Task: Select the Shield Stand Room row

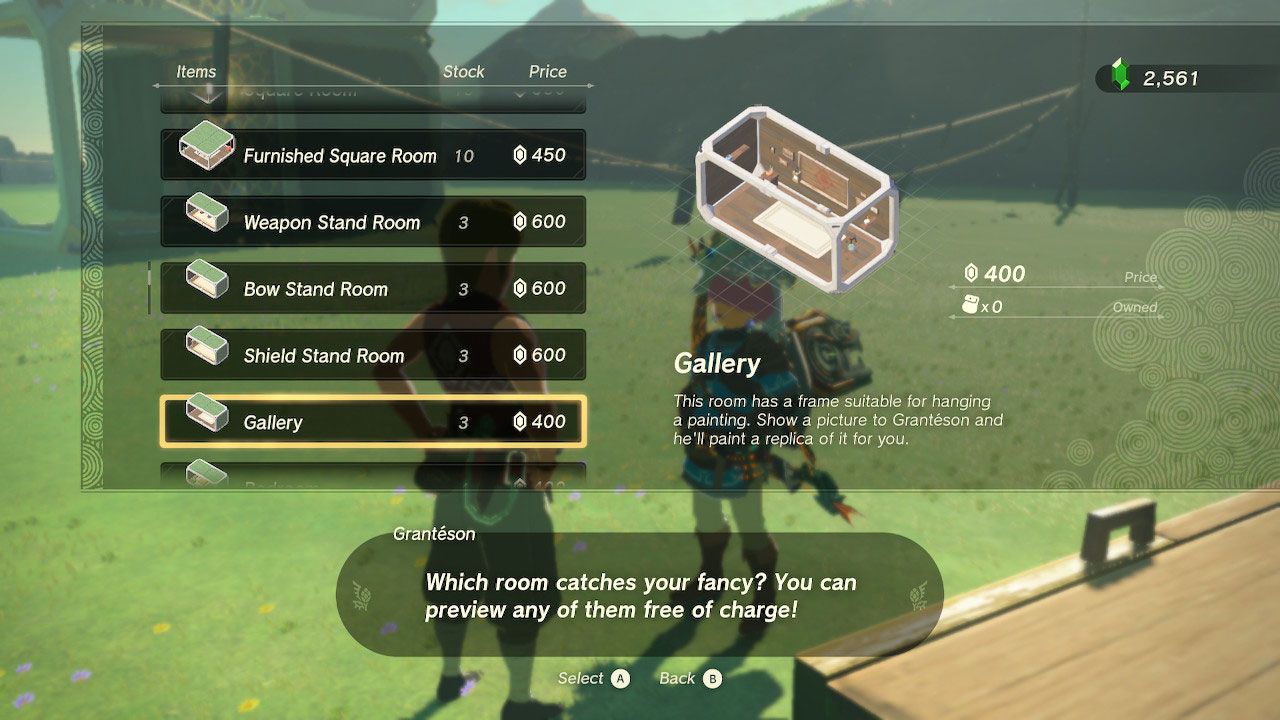Action: click(x=373, y=355)
